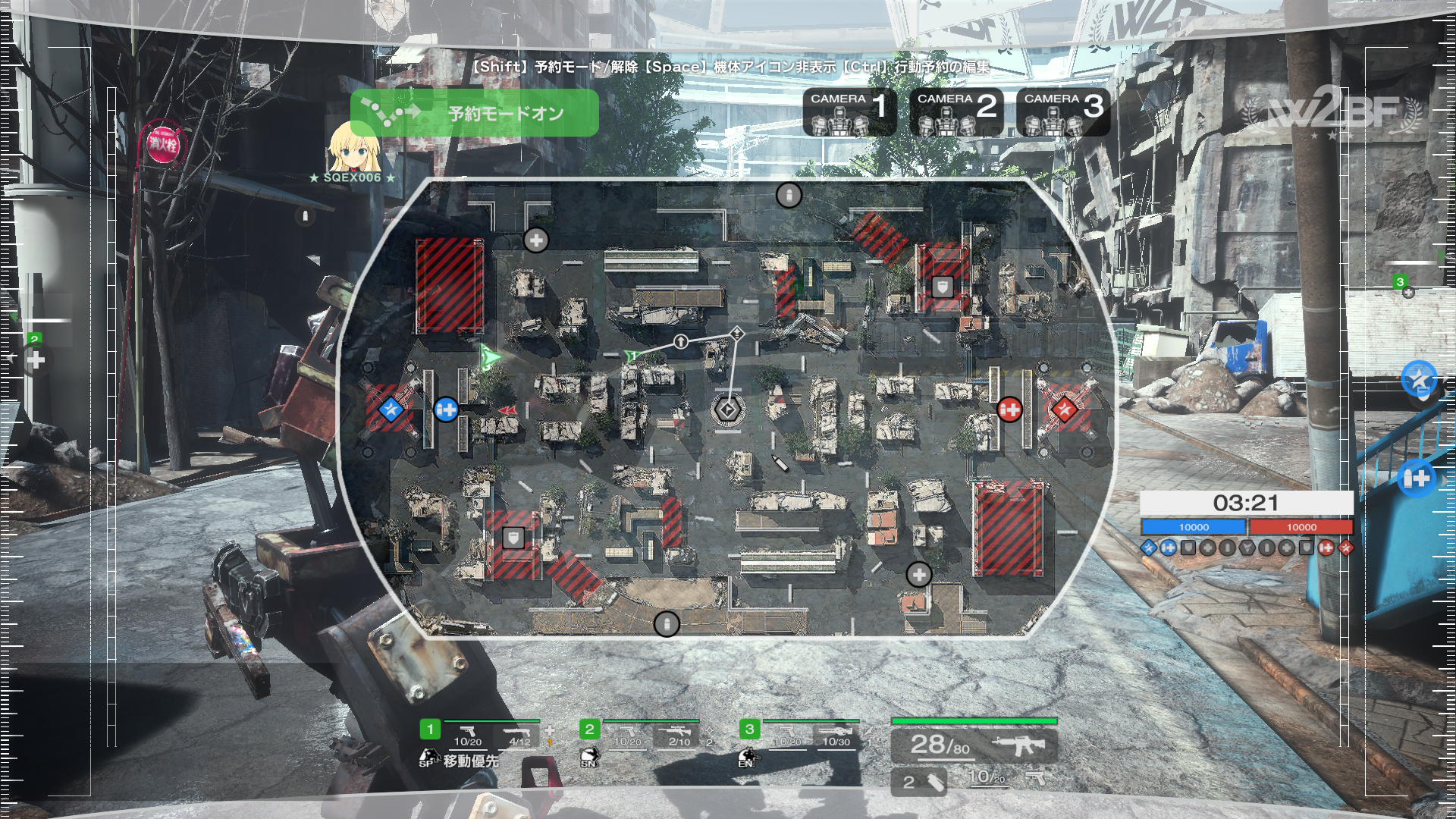The height and width of the screenshot is (819, 1456).
Task: Select the green arrow player unit on map
Action: click(491, 357)
